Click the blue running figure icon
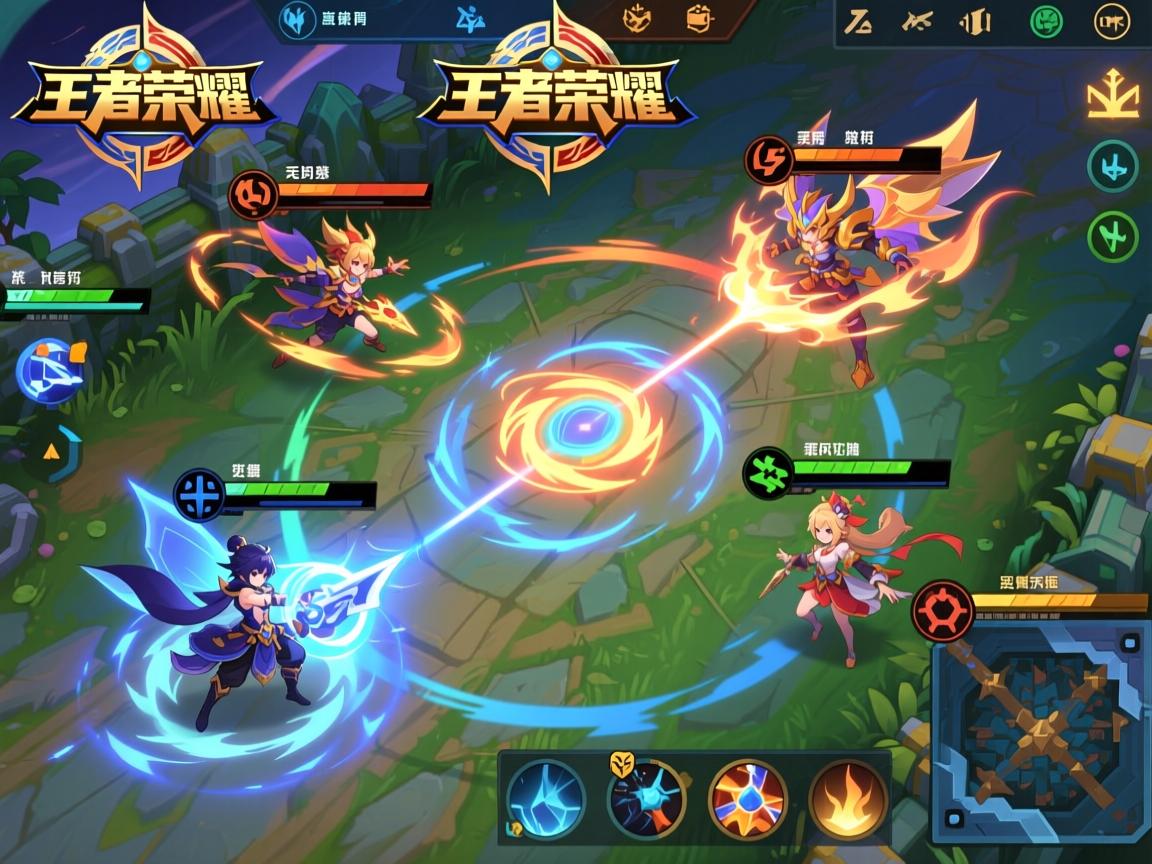The height and width of the screenshot is (864, 1152). coord(470,17)
